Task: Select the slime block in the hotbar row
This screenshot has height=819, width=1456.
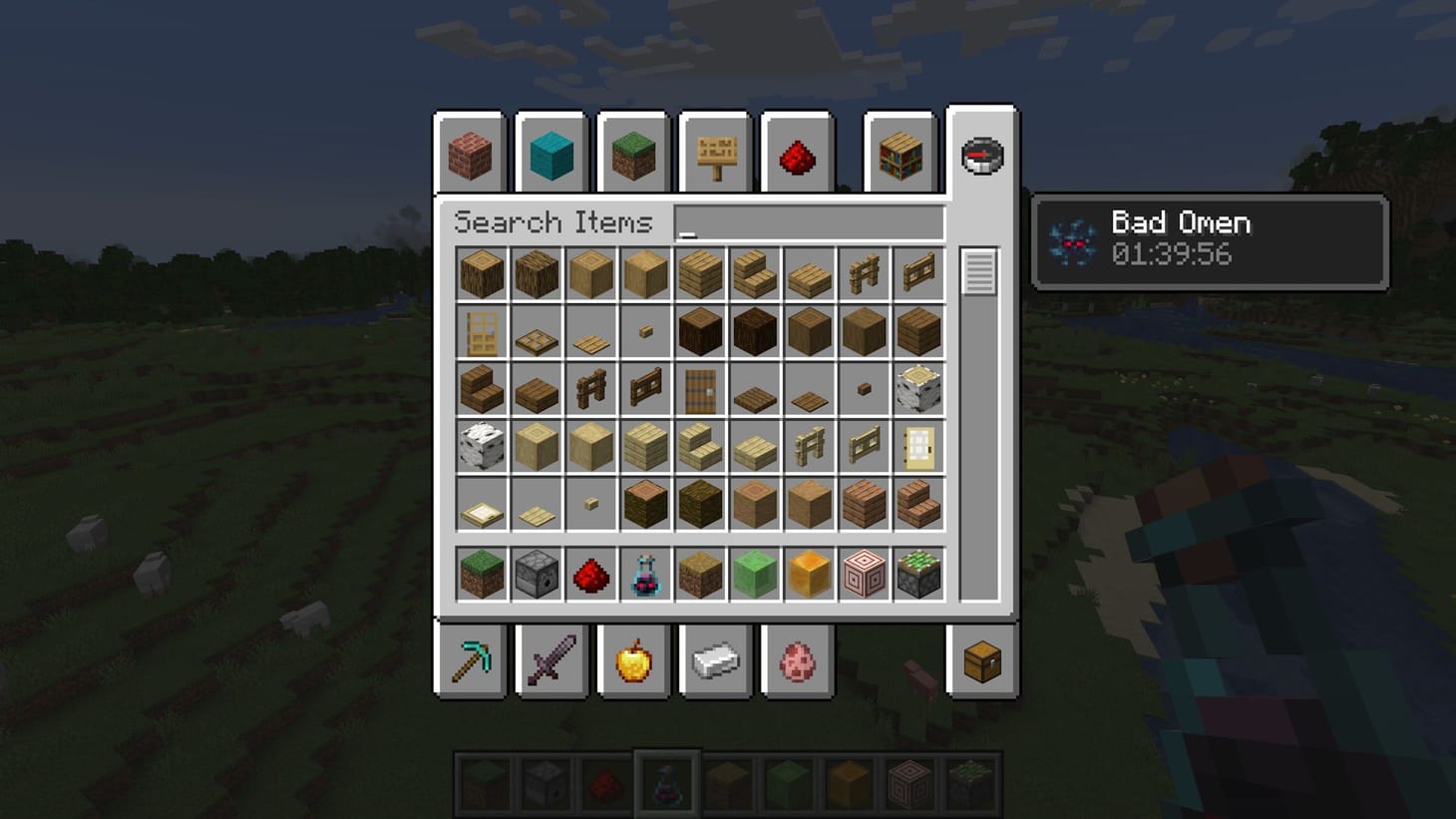Action: [x=755, y=574]
